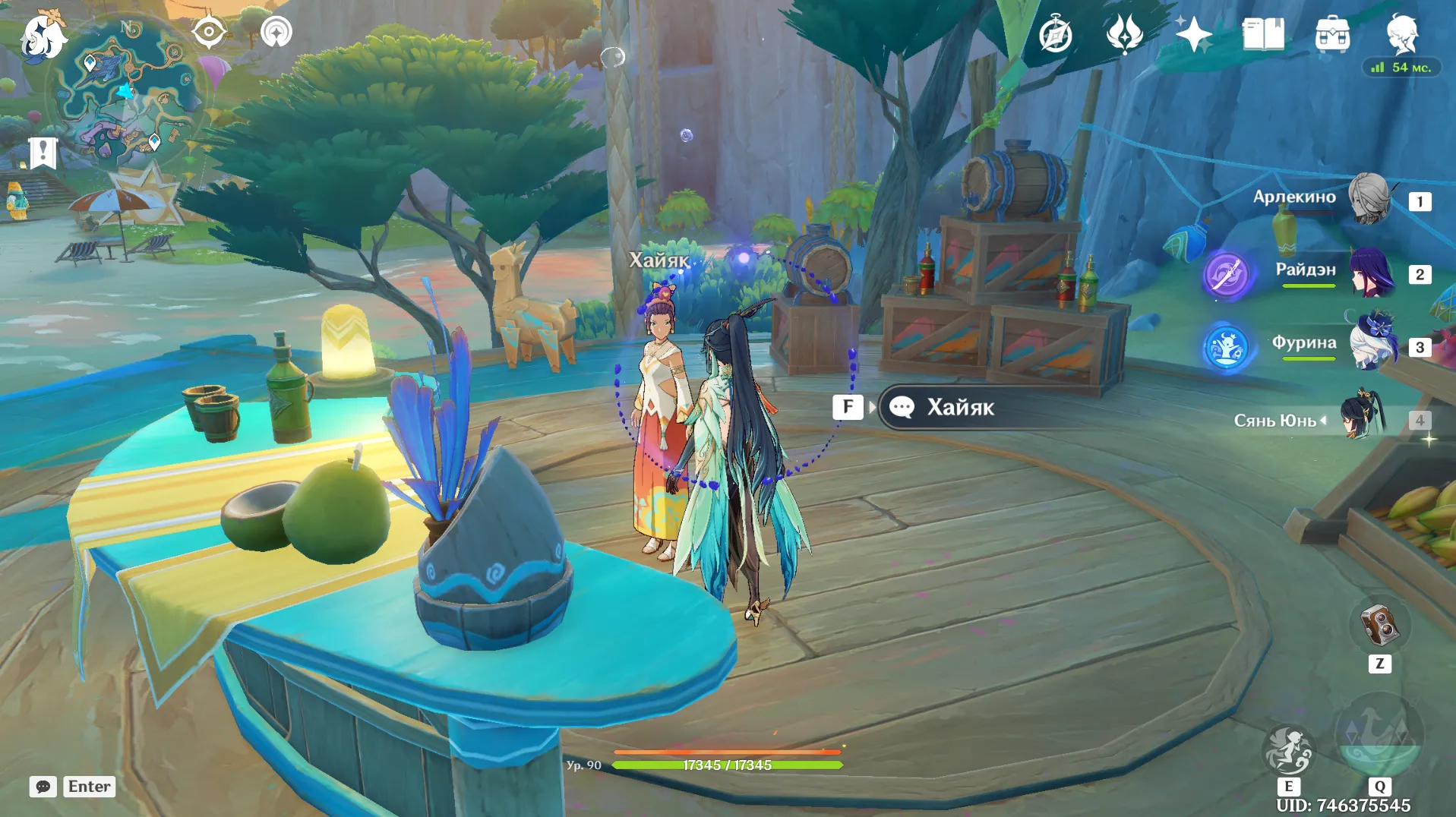Use the camera gadget
Viewport: 1456px width, 817px height.
(1379, 626)
